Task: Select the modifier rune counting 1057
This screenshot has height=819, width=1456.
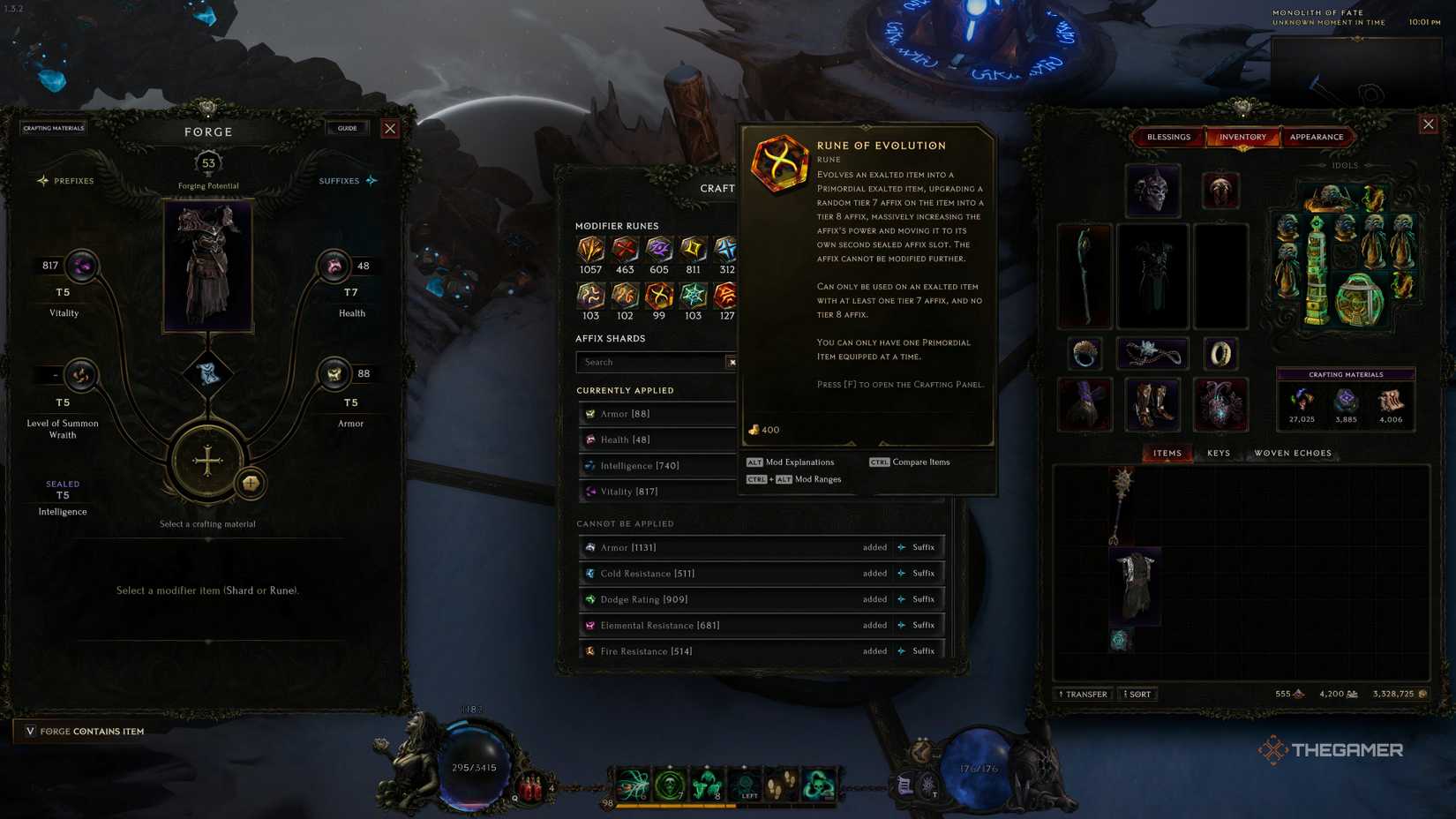Action: coord(589,250)
